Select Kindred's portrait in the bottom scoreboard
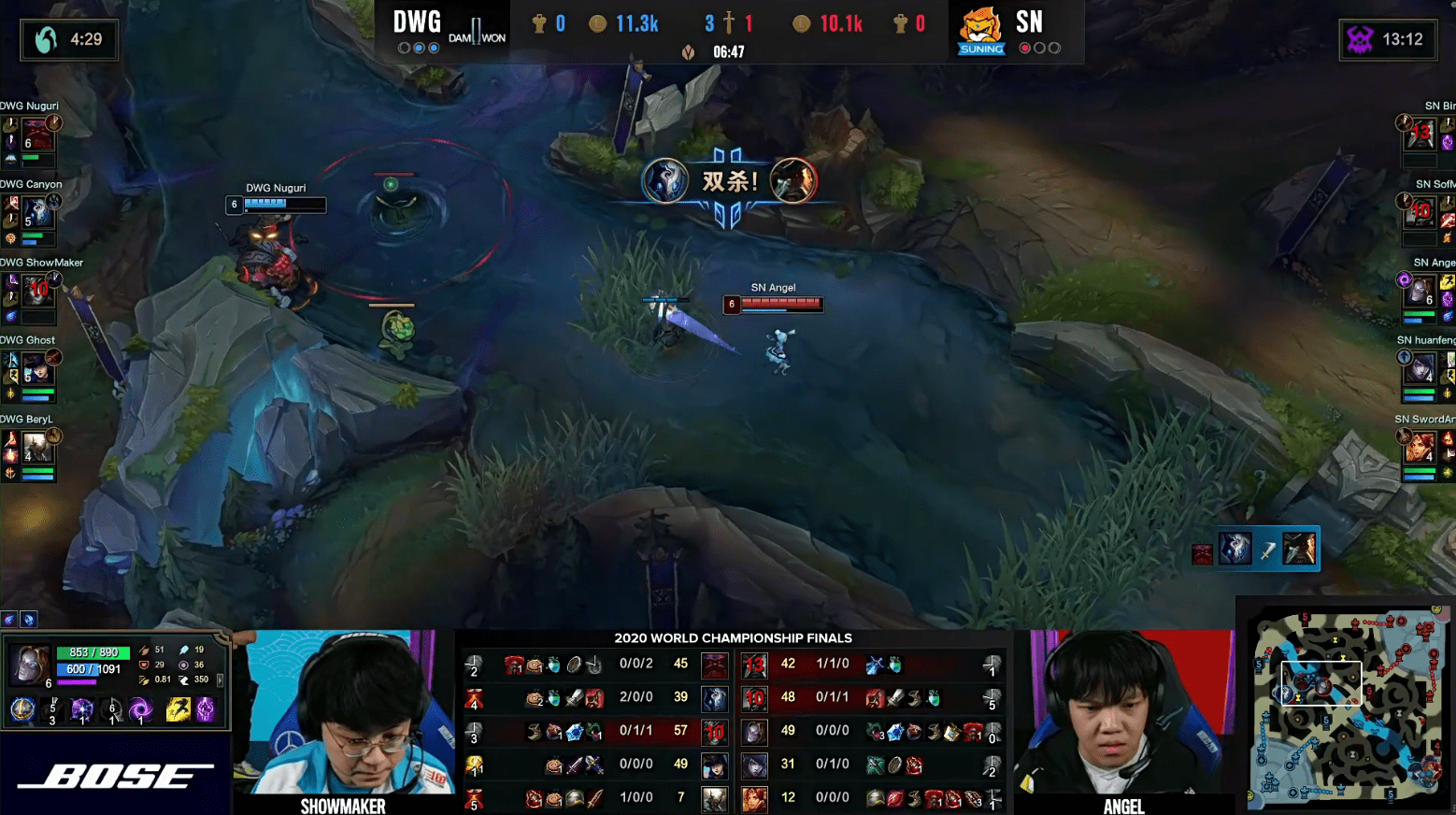1456x815 pixels. [x=715, y=697]
